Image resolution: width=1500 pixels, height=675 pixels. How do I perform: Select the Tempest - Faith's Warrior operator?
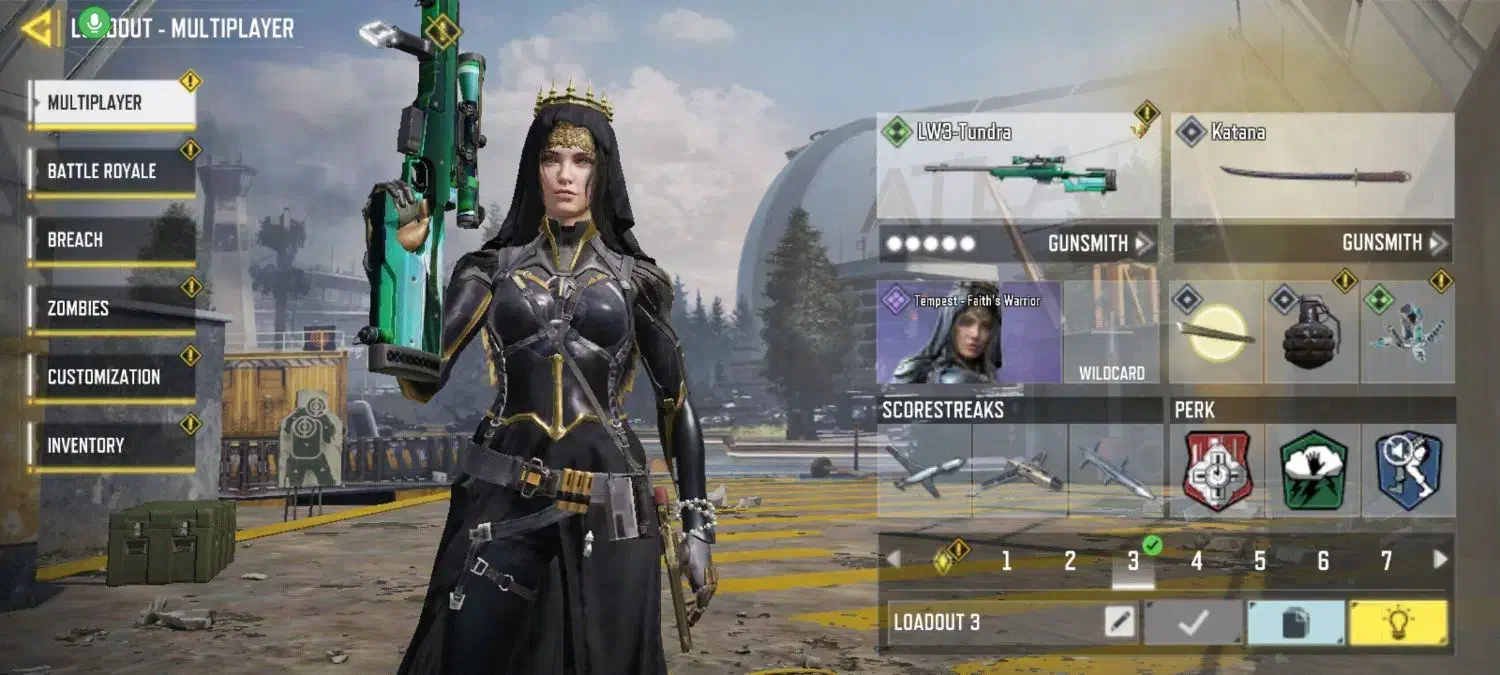(968, 333)
